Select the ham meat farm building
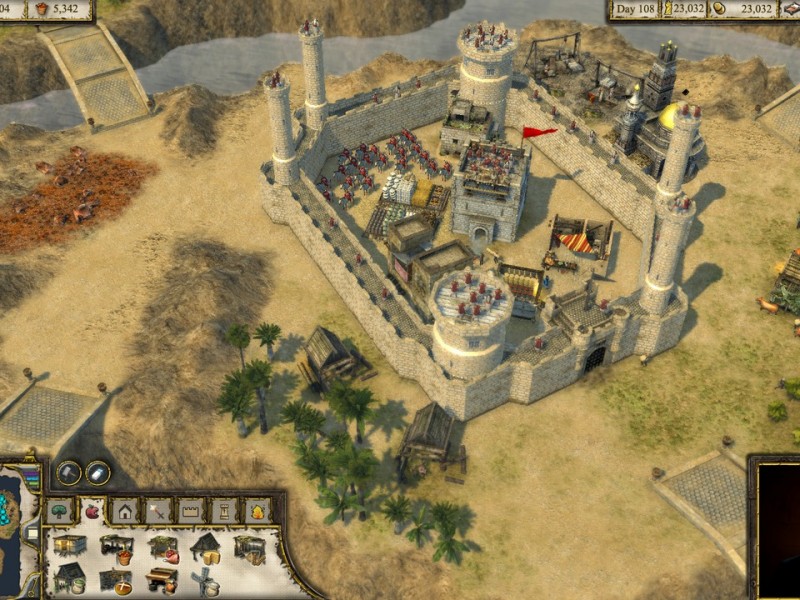 click(163, 547)
